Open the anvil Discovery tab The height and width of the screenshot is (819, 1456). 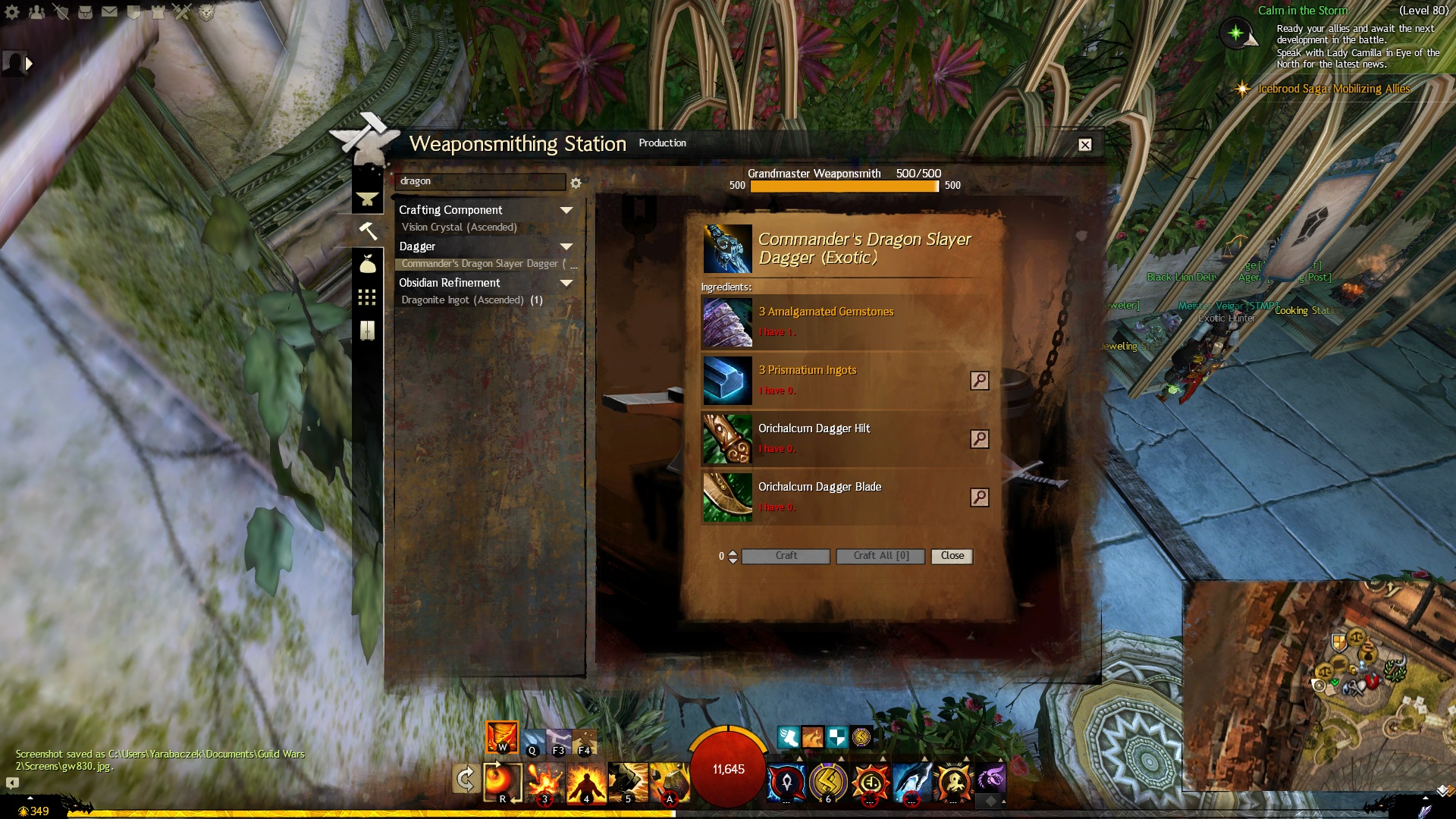click(x=368, y=199)
